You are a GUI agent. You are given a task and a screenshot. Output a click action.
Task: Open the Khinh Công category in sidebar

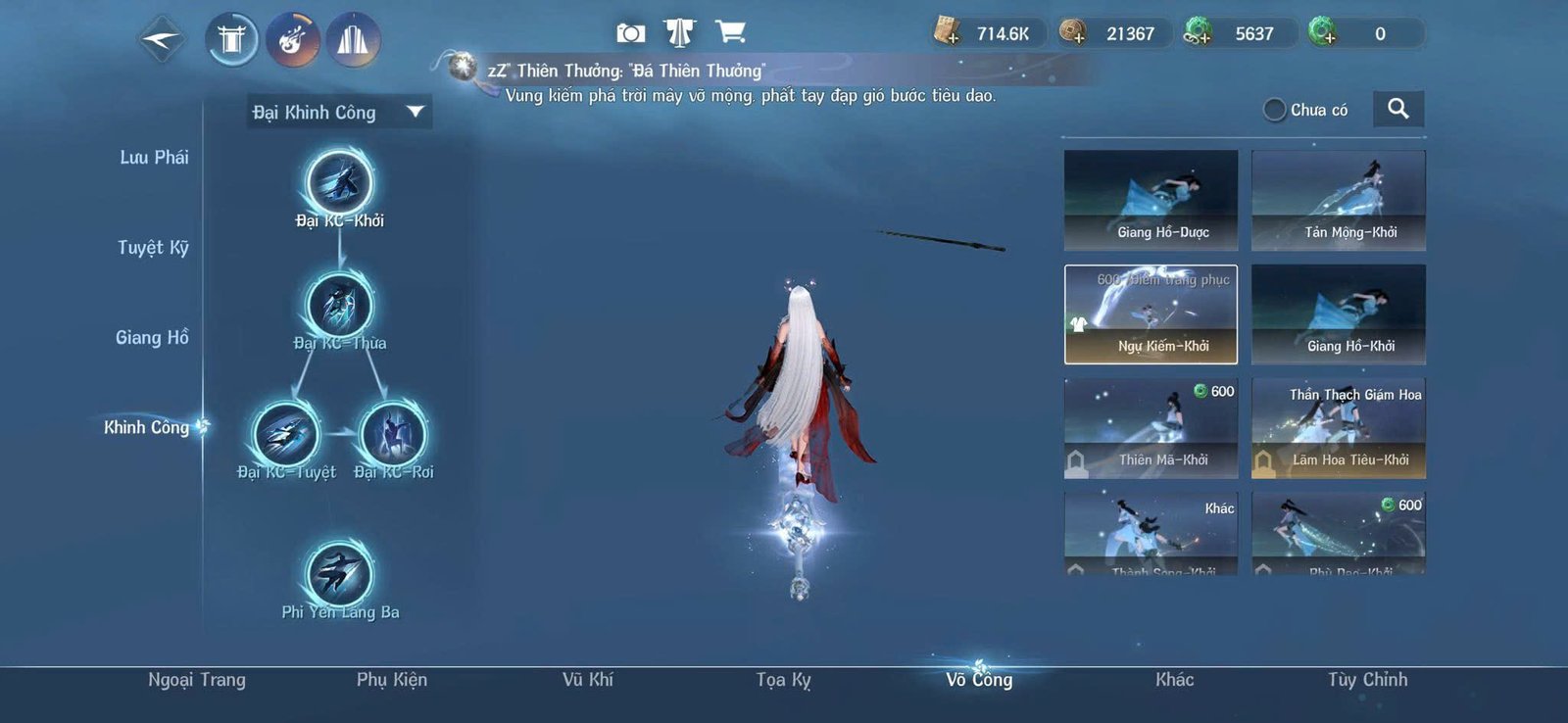pos(146,427)
